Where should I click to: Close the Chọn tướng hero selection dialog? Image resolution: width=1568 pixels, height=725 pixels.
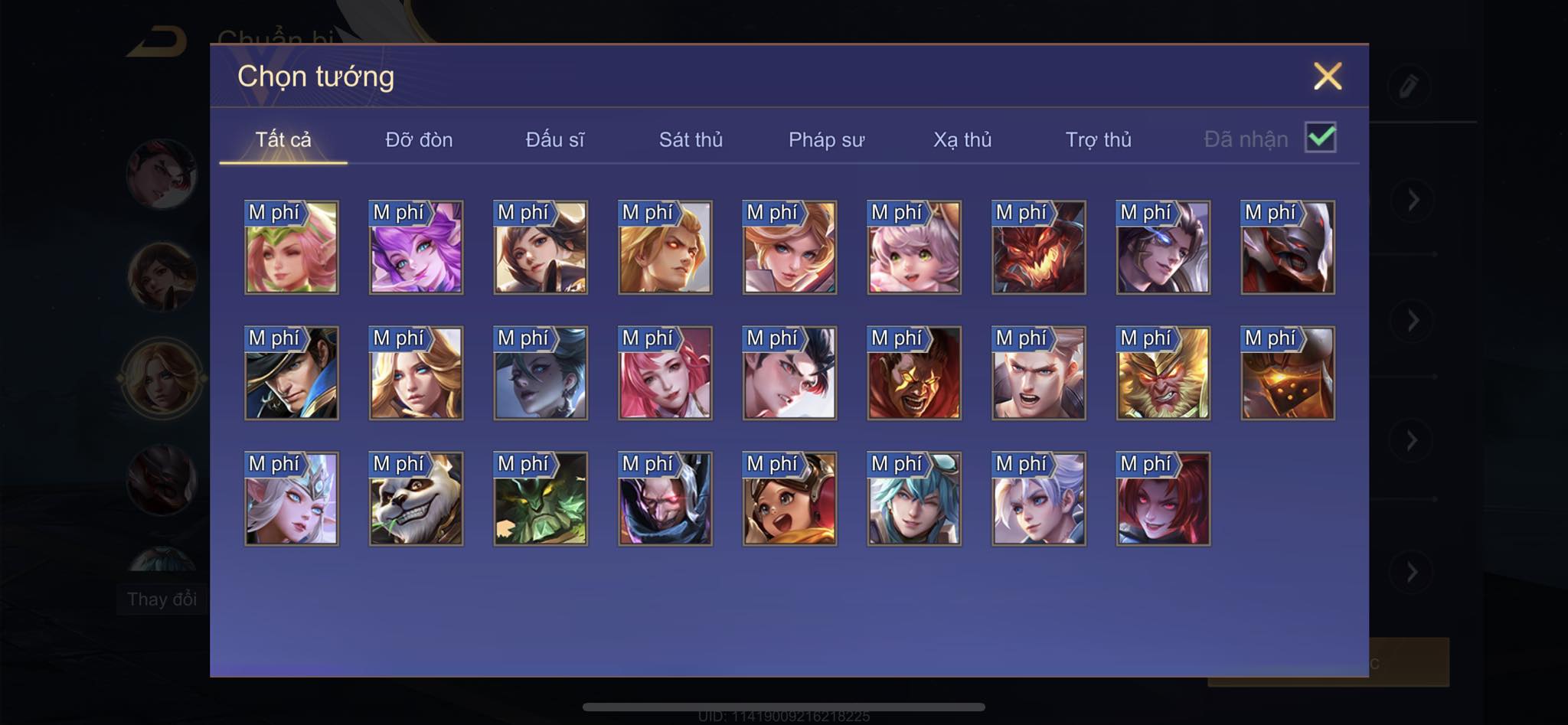pyautogui.click(x=1328, y=77)
